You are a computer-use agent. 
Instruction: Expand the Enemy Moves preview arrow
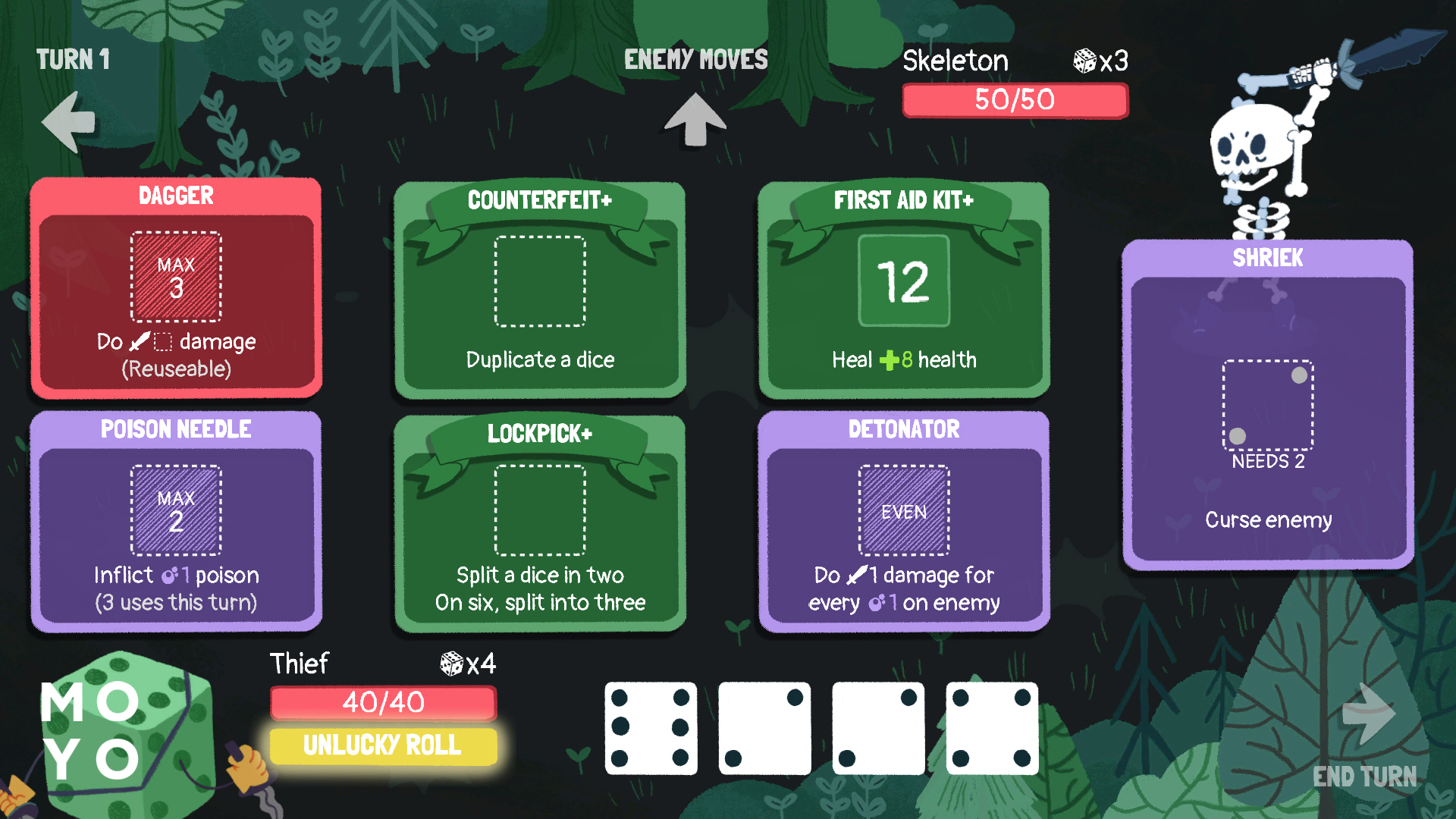click(x=695, y=118)
